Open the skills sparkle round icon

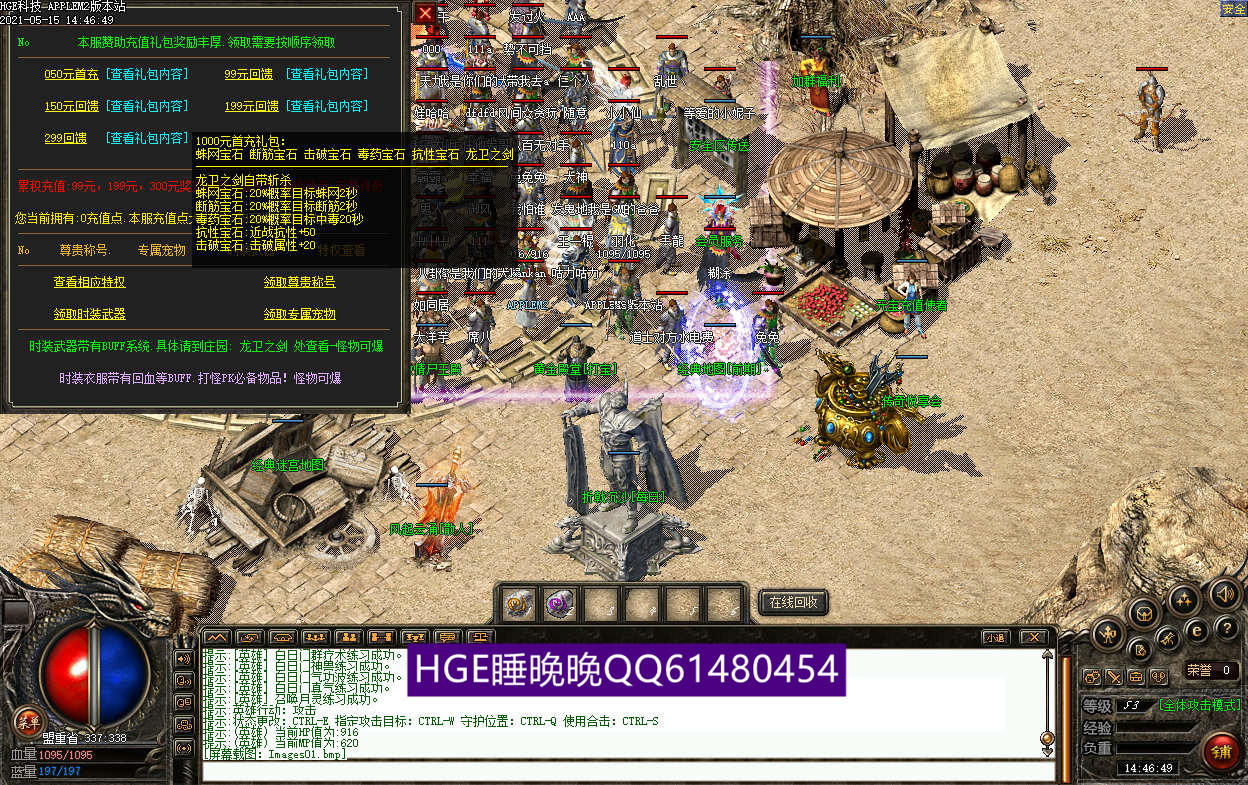[x=1186, y=599]
